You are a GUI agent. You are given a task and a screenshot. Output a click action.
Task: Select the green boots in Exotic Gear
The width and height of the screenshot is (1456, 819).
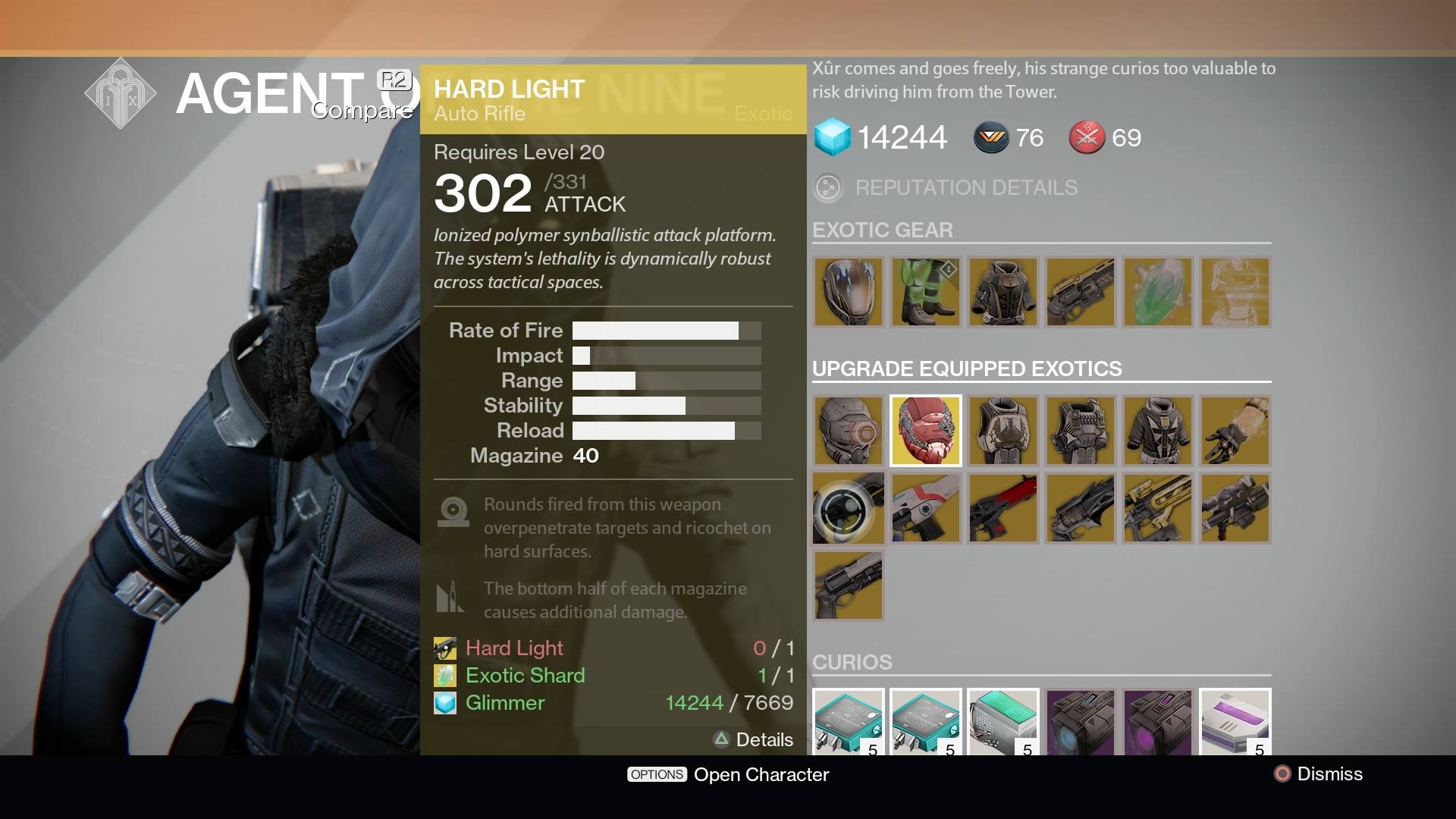coord(926,292)
